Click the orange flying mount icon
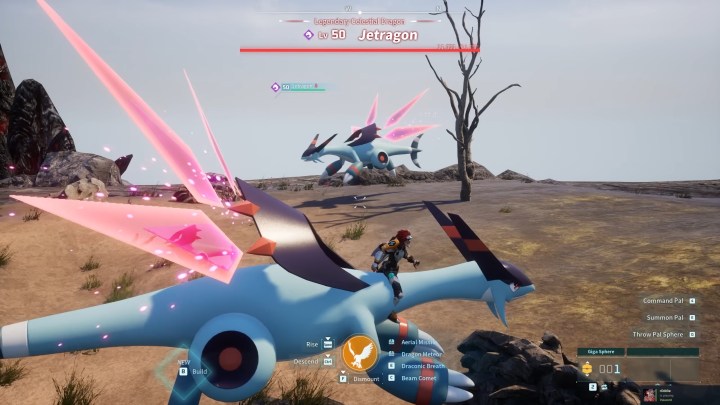The image size is (720, 405). point(360,352)
